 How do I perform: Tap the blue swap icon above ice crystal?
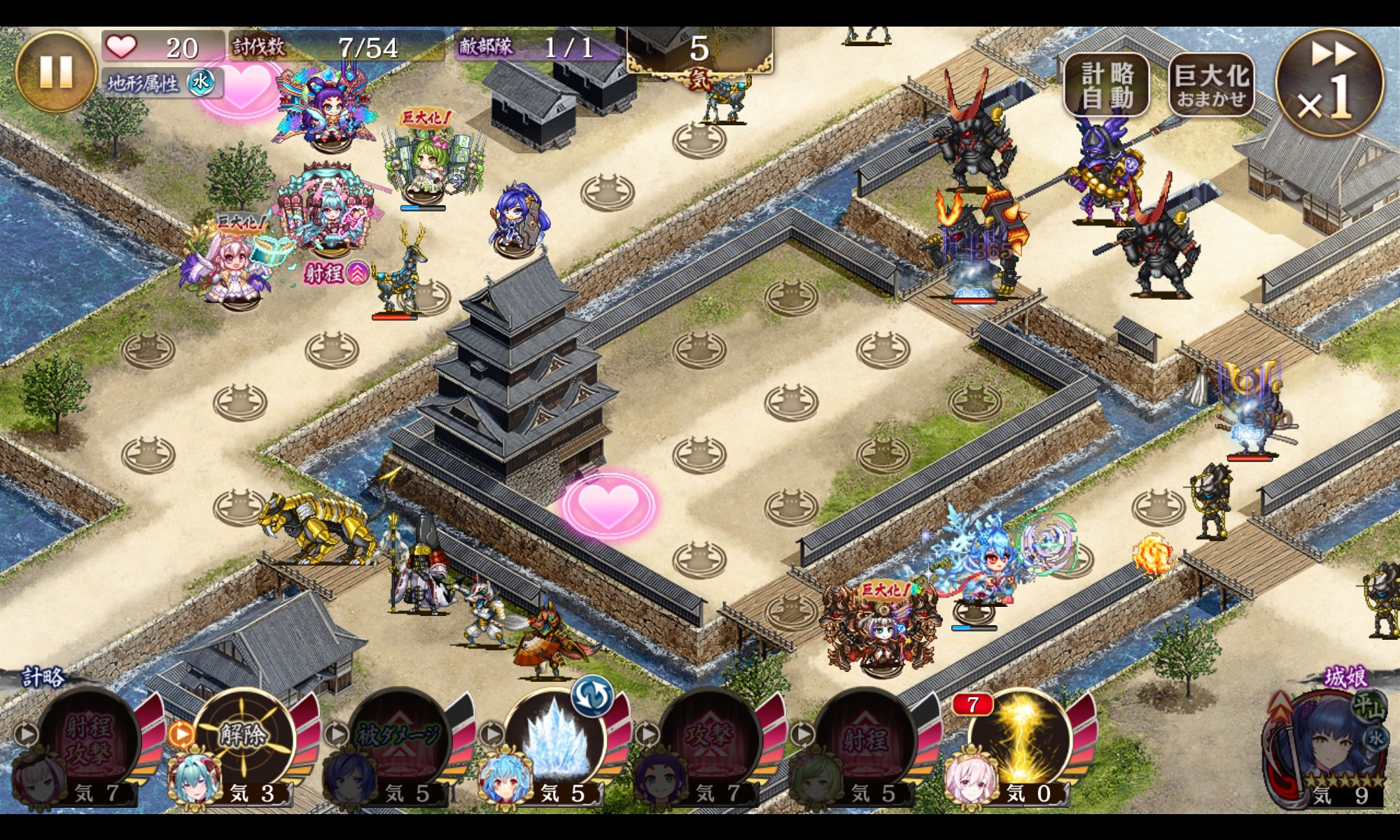tap(591, 696)
